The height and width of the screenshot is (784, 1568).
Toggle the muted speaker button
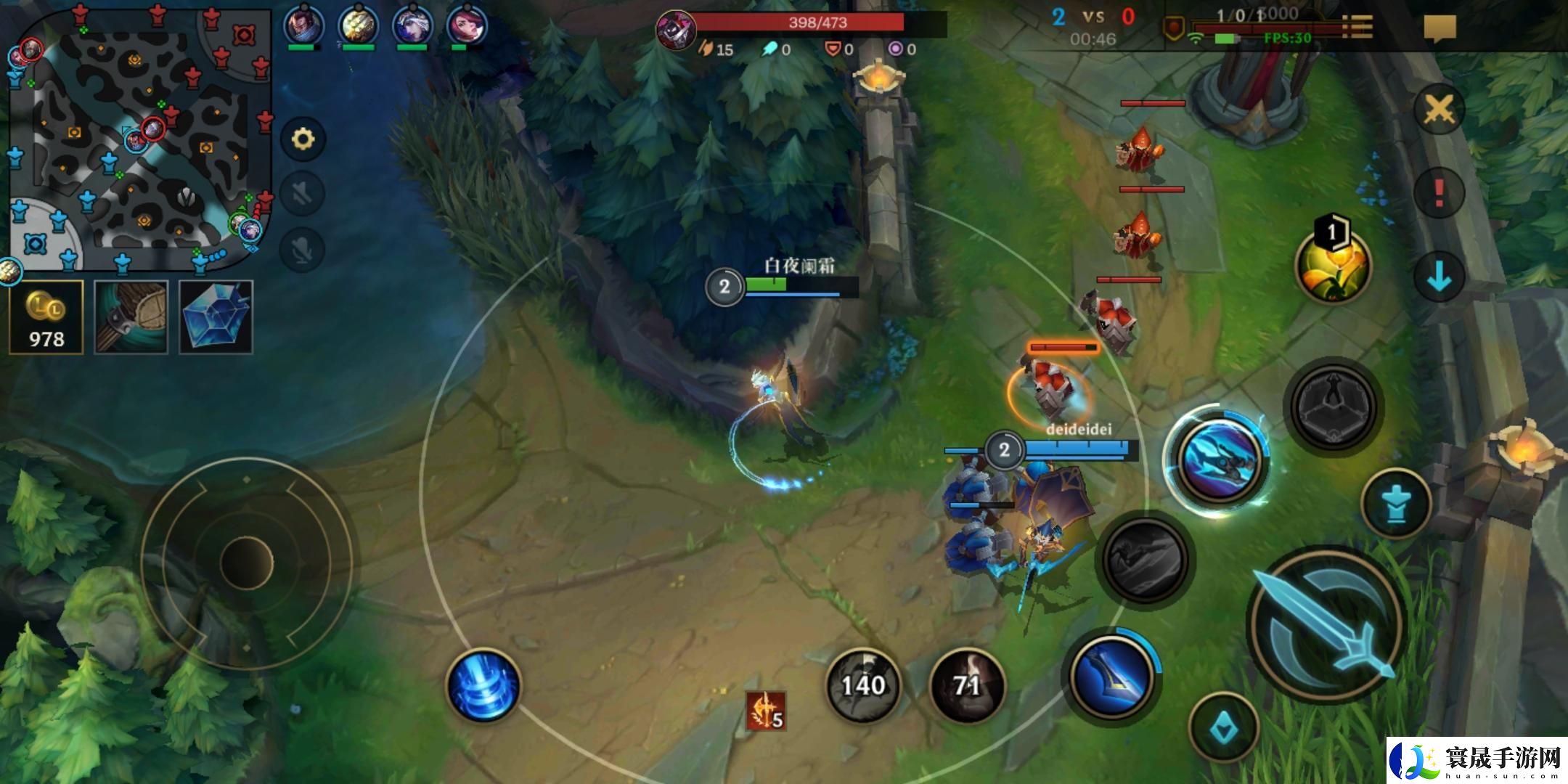303,192
